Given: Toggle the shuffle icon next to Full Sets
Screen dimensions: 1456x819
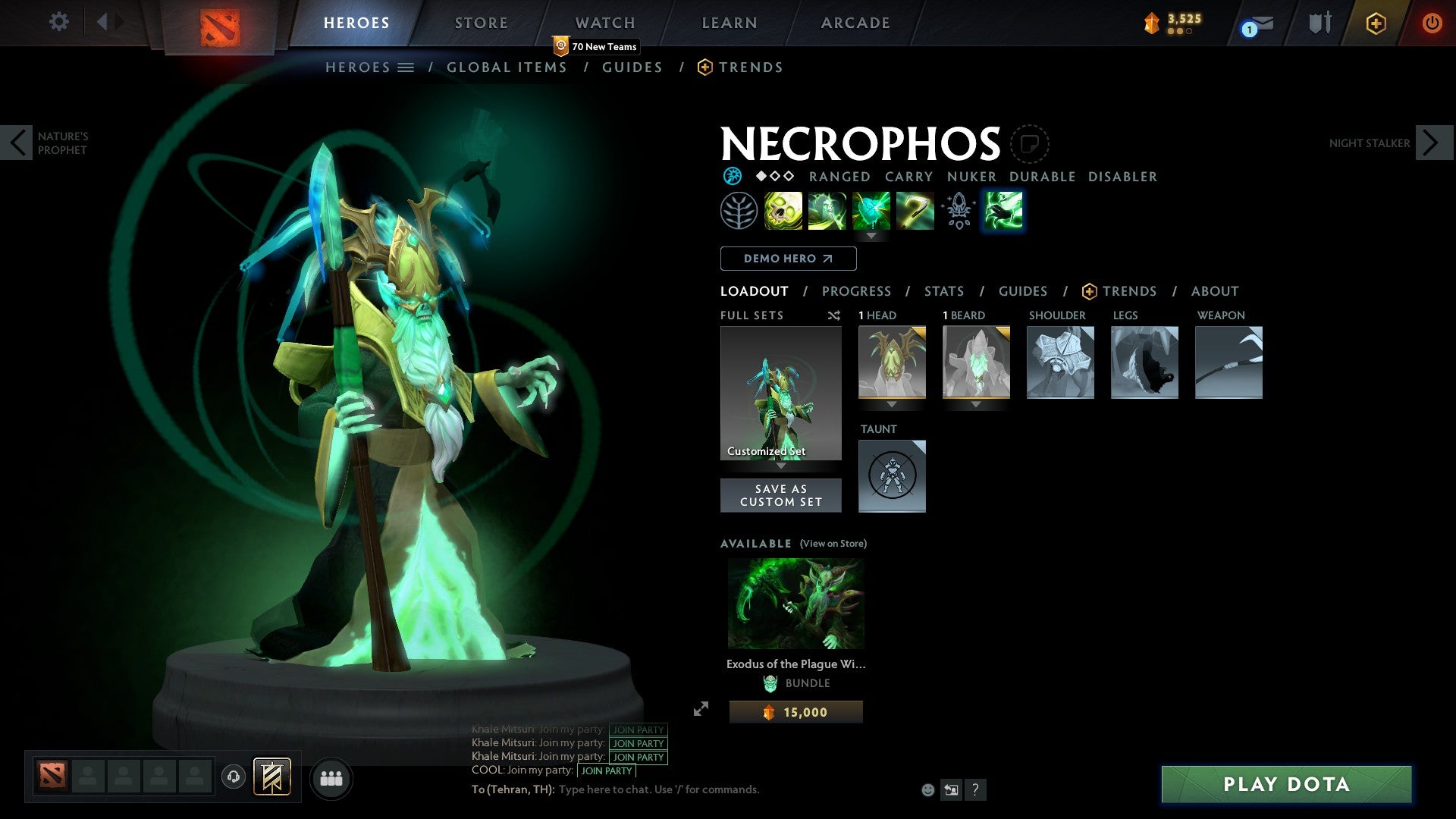Looking at the screenshot, I should 834,315.
